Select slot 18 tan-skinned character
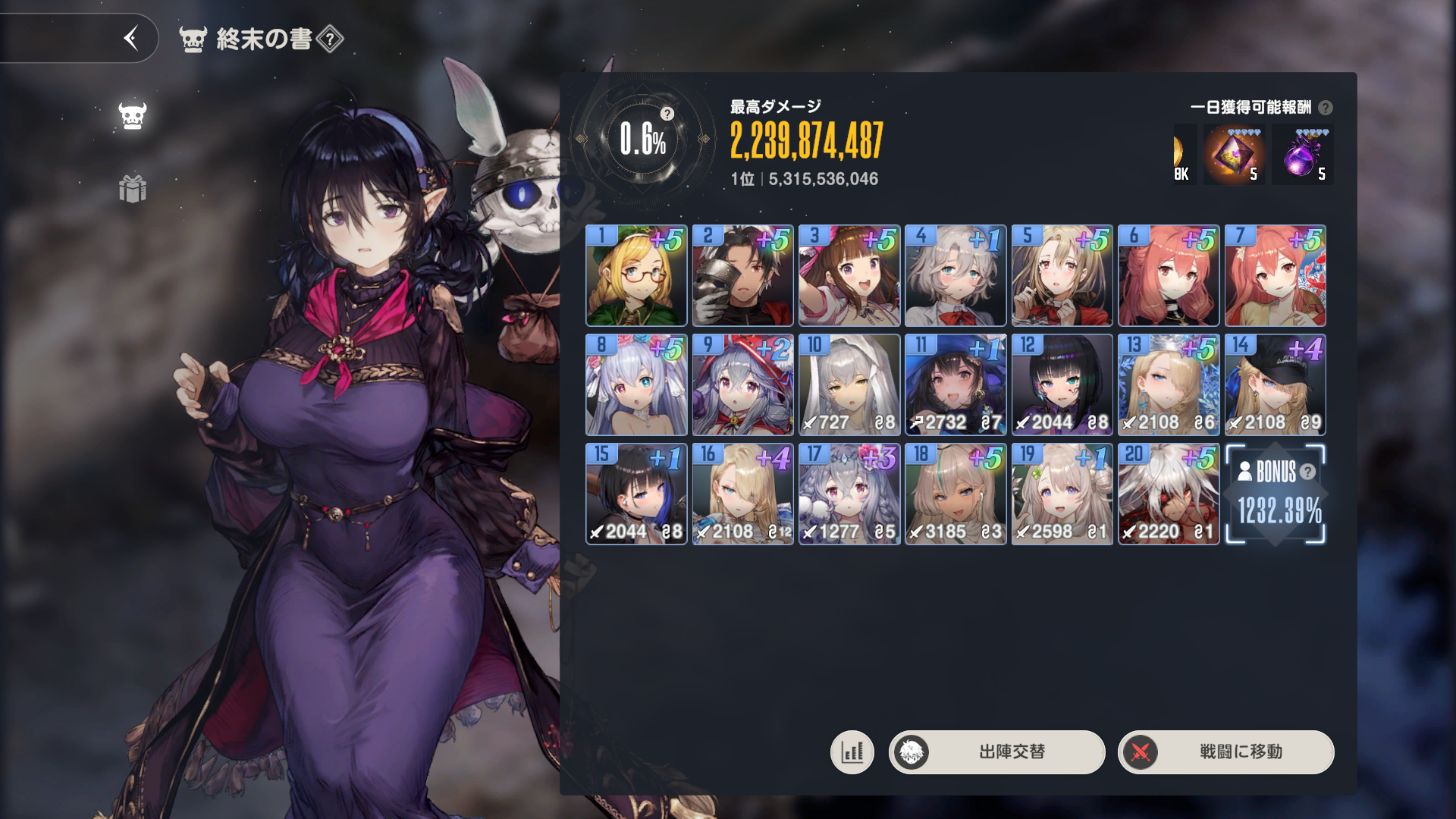This screenshot has height=819, width=1456. tap(955, 494)
